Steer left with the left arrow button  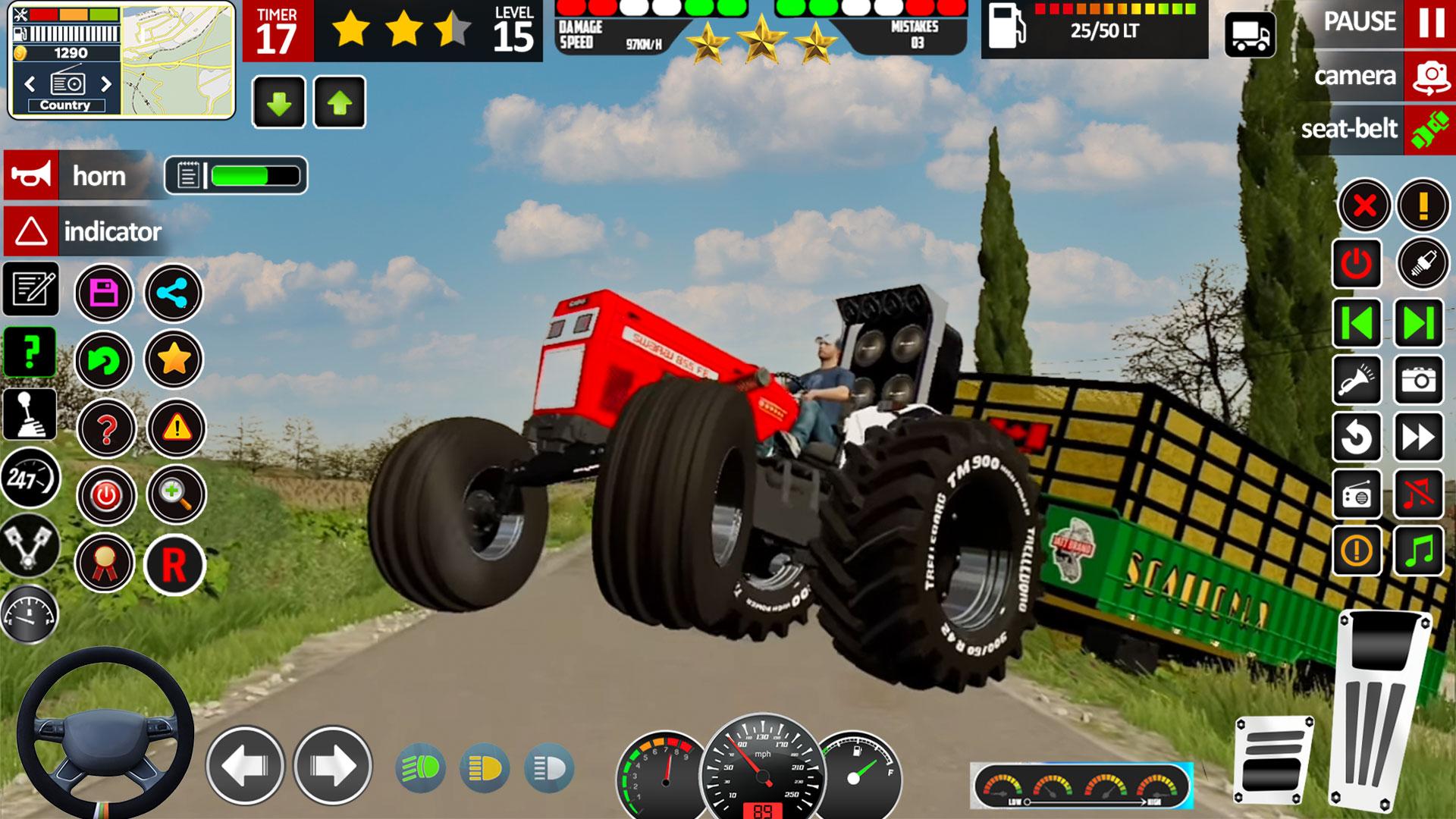[x=244, y=766]
